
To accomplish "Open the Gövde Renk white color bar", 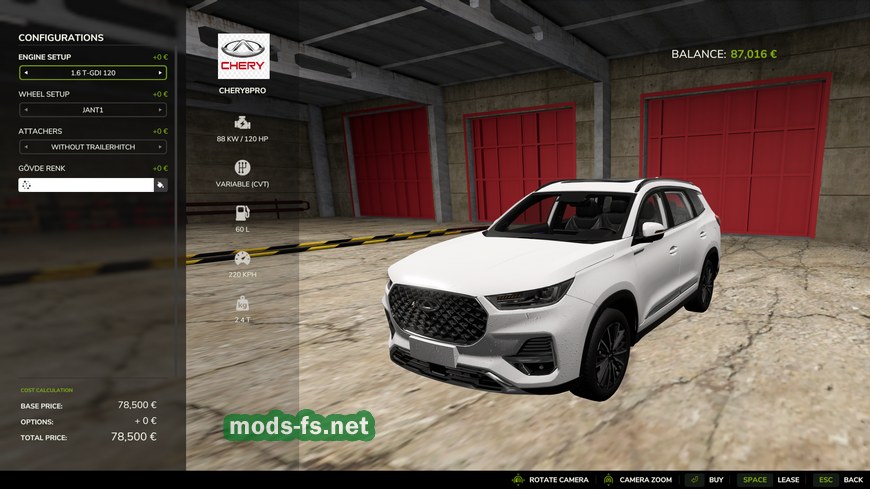I will (x=85, y=185).
